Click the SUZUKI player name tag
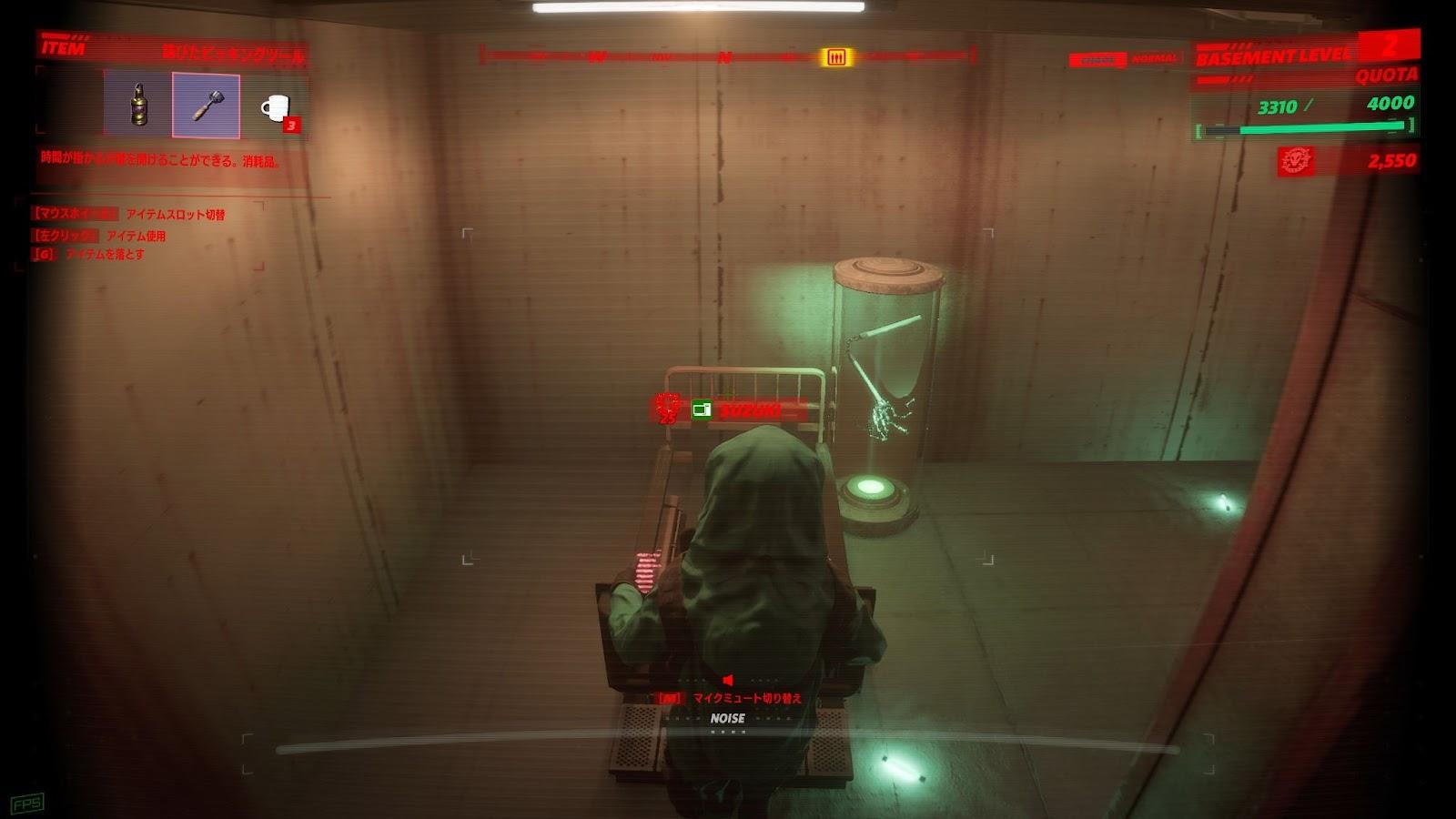Screen dimensions: 1456x819 (x=750, y=410)
